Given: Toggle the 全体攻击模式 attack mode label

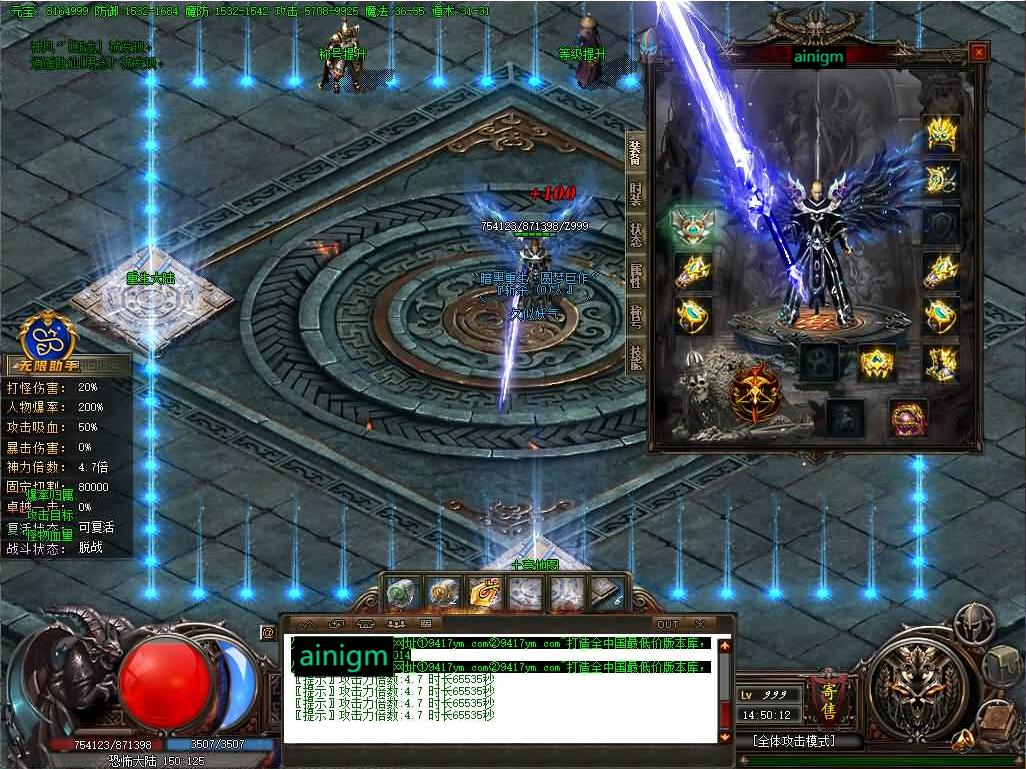Looking at the screenshot, I should [x=793, y=742].
